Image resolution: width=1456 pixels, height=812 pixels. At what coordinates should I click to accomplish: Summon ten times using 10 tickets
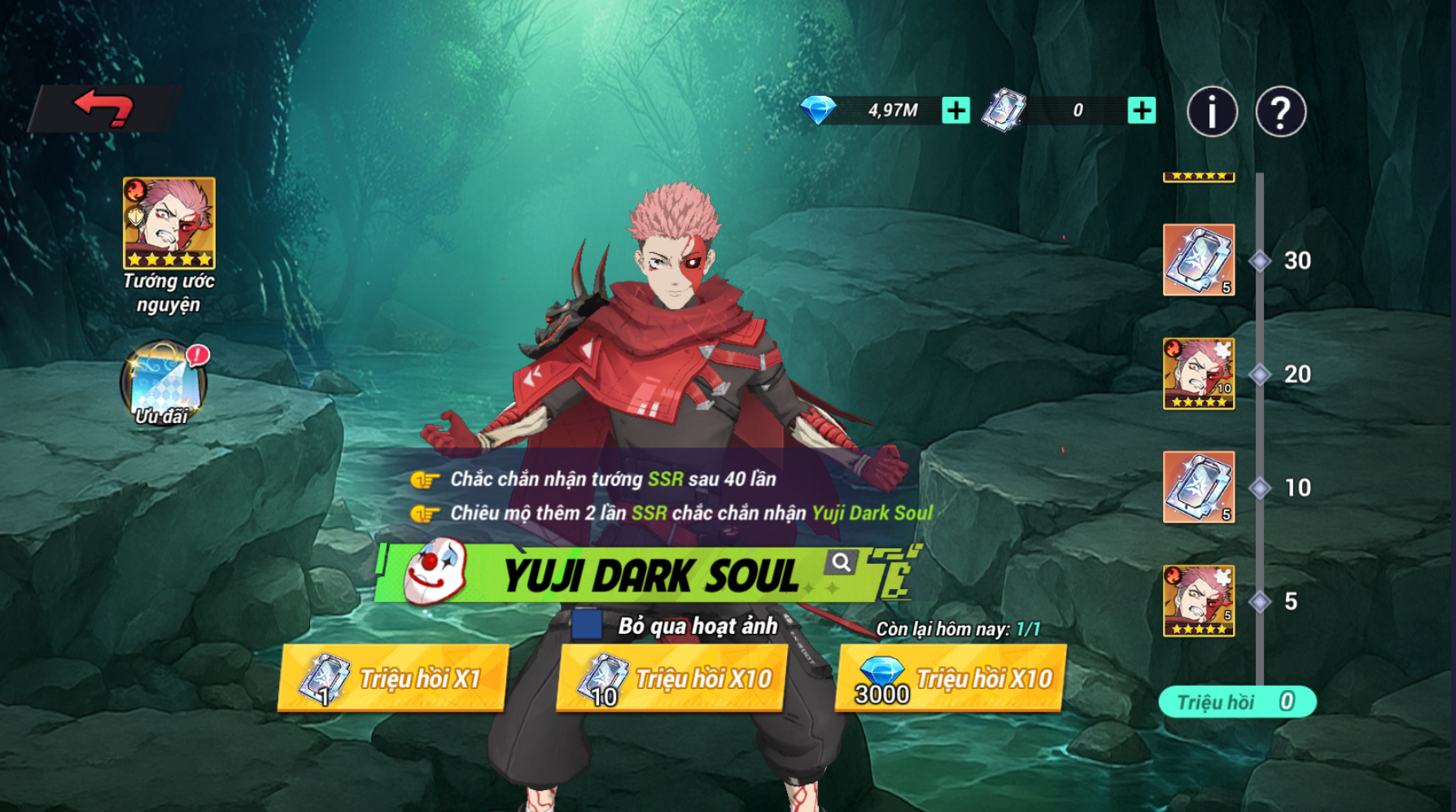point(672,678)
